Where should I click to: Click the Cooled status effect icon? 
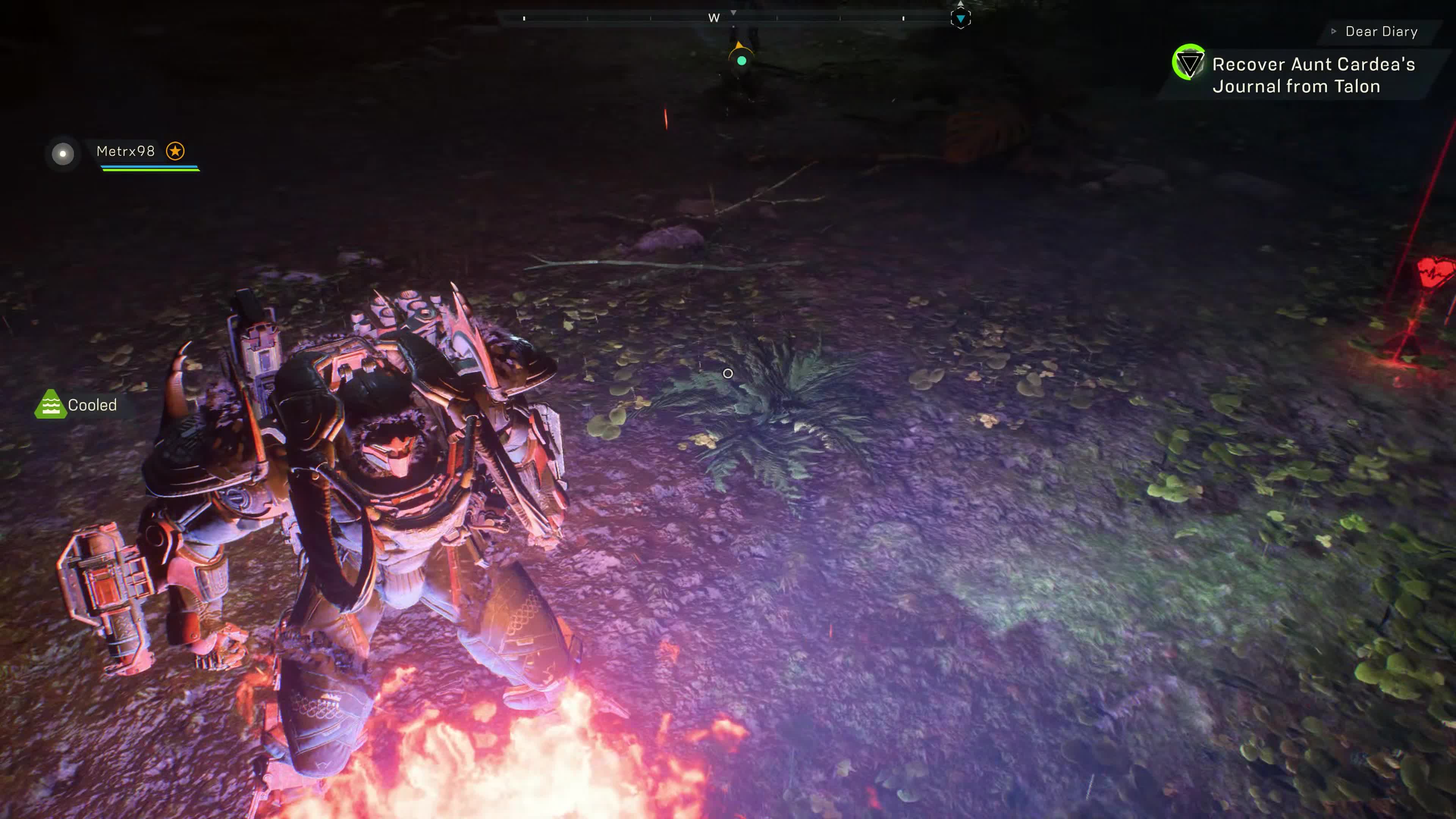point(50,405)
